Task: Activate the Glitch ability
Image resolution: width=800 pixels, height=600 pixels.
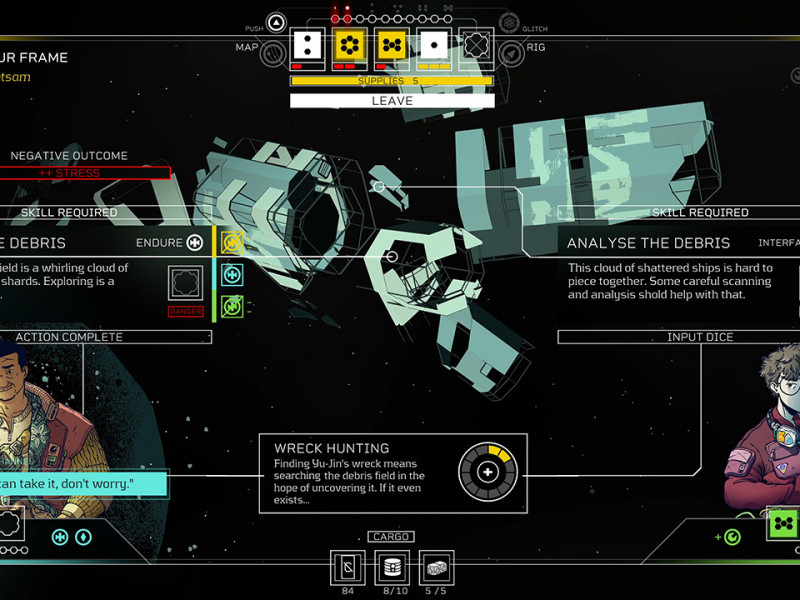Action: pyautogui.click(x=509, y=23)
